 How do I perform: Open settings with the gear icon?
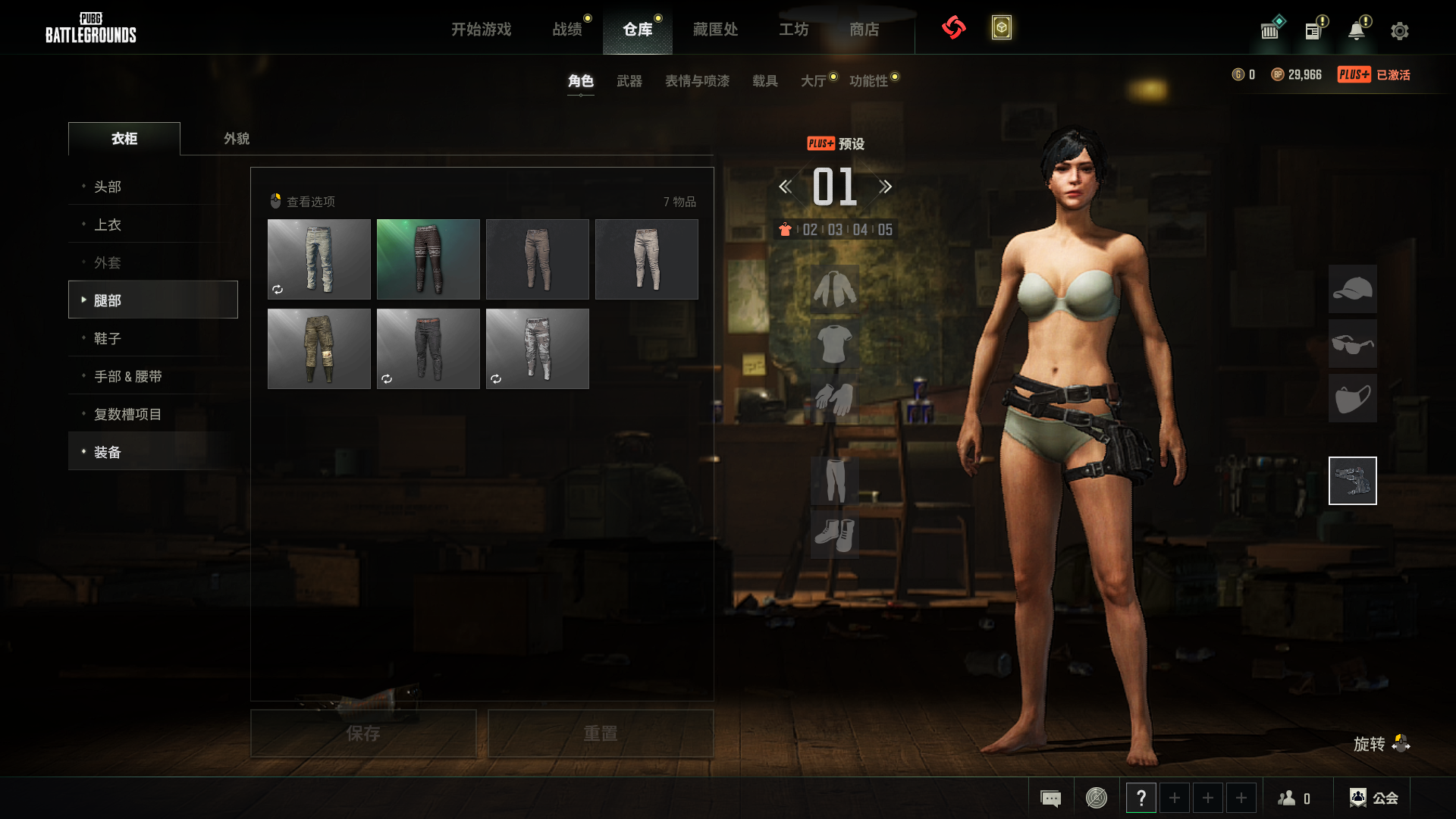(x=1399, y=31)
